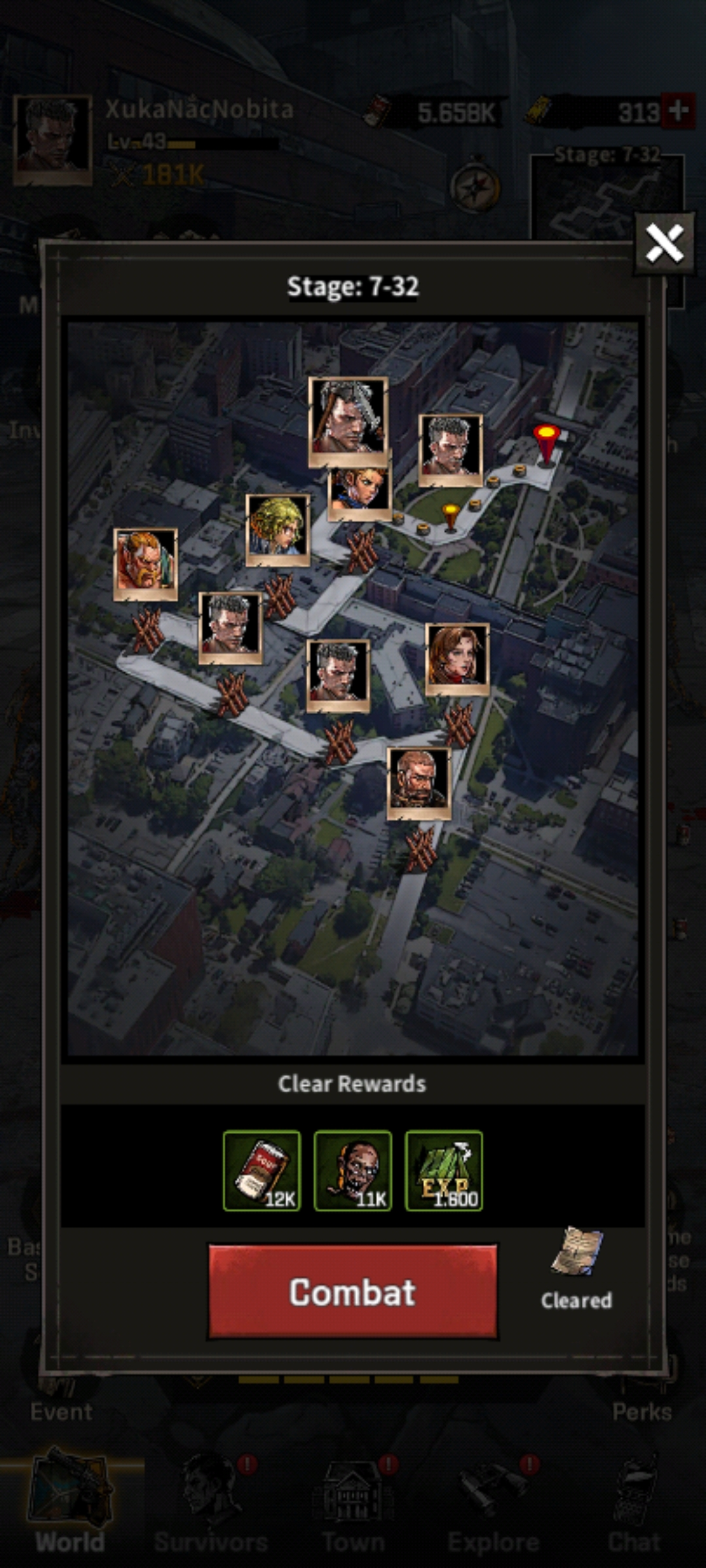Inspect the EXP reward icon
The width and height of the screenshot is (706, 1568).
click(444, 1171)
